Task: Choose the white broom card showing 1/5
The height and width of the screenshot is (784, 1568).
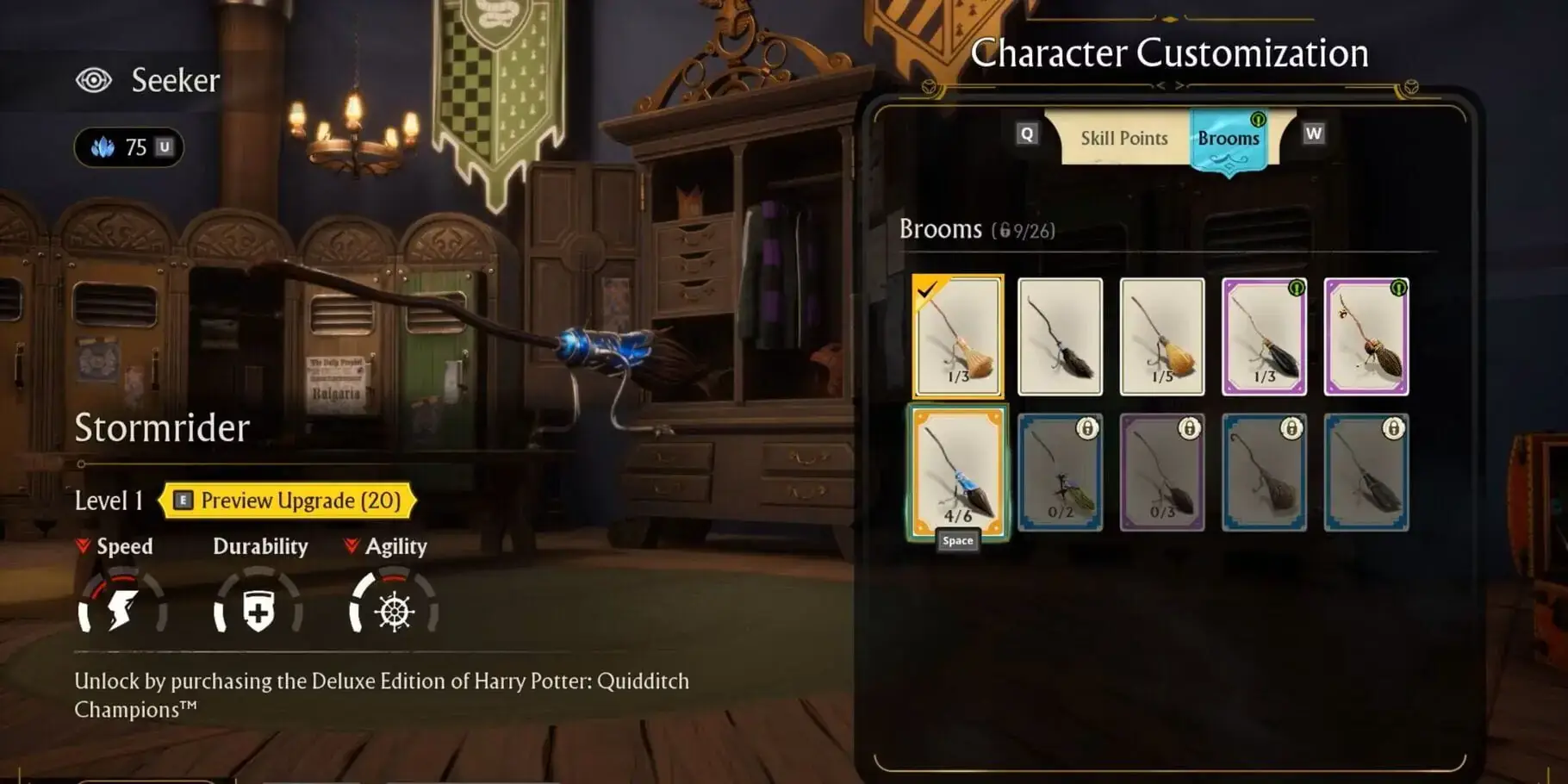Action: [x=1161, y=336]
